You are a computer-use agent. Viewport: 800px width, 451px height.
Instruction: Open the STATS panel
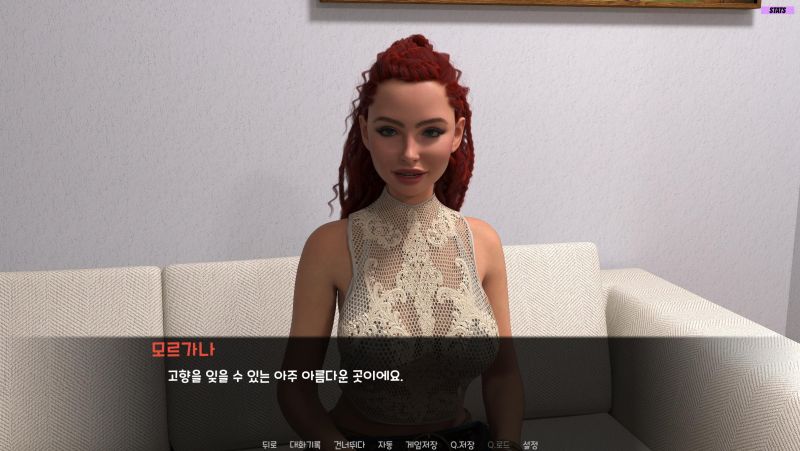pyautogui.click(x=777, y=10)
